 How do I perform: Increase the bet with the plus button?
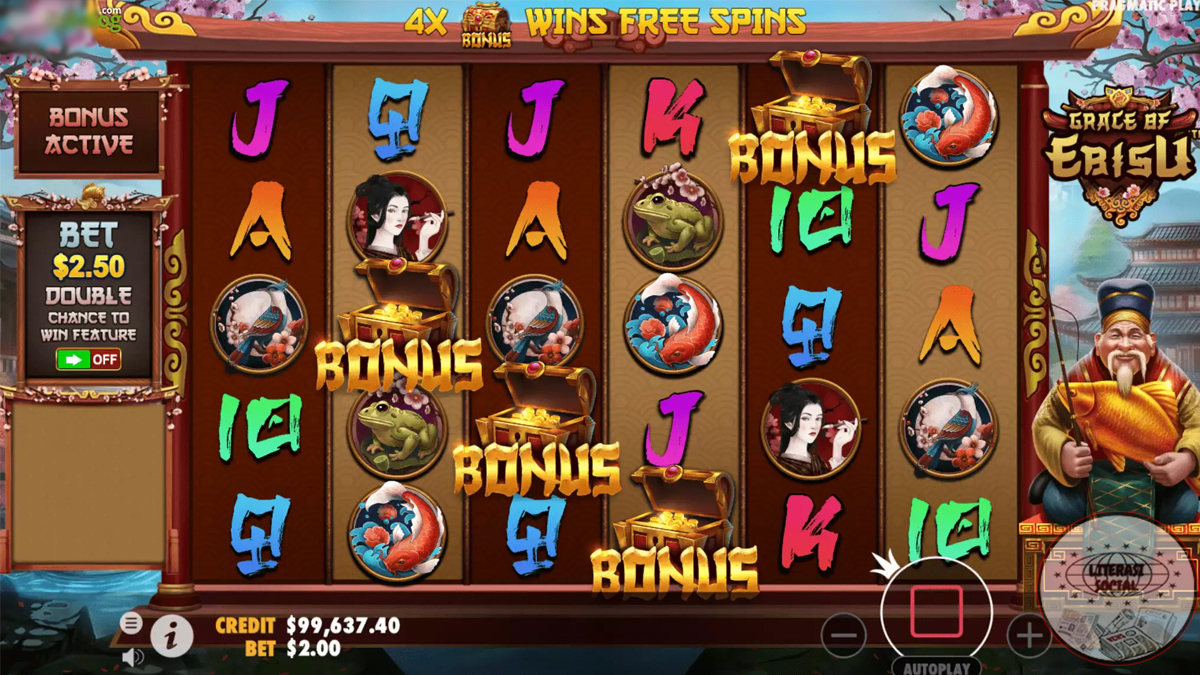tap(1028, 634)
